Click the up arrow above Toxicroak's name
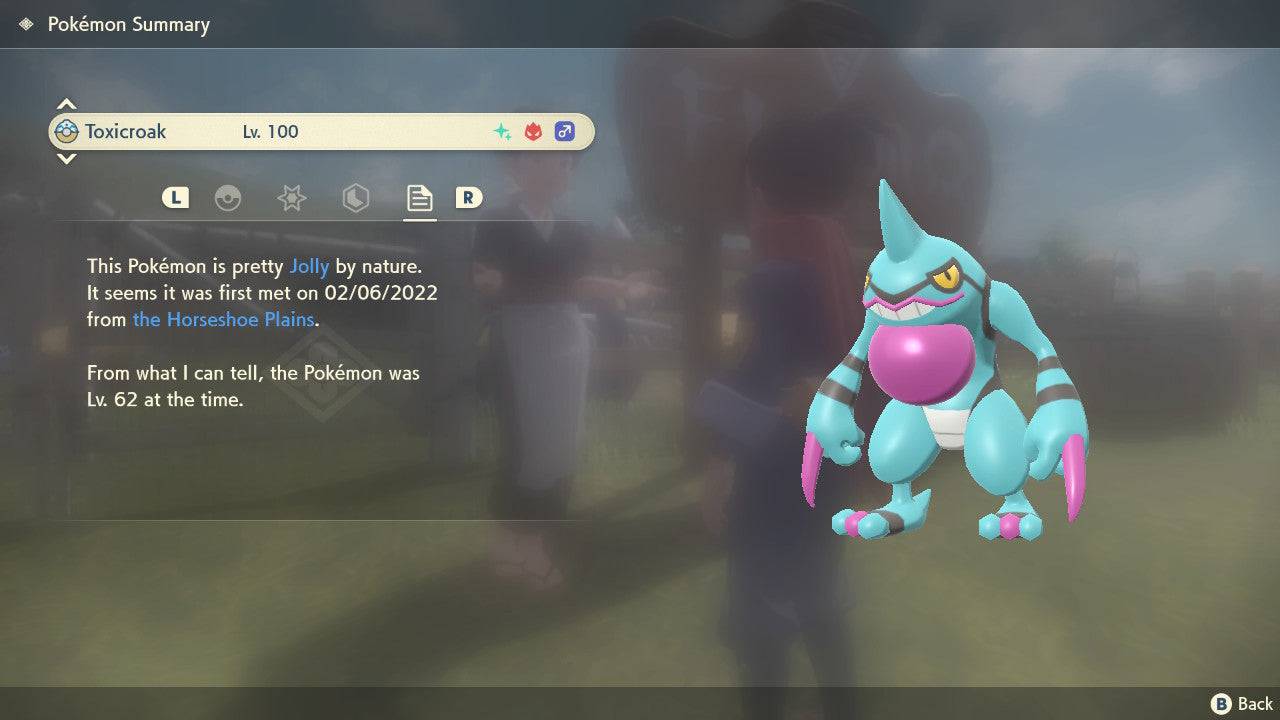Viewport: 1280px width, 720px height. [66, 104]
